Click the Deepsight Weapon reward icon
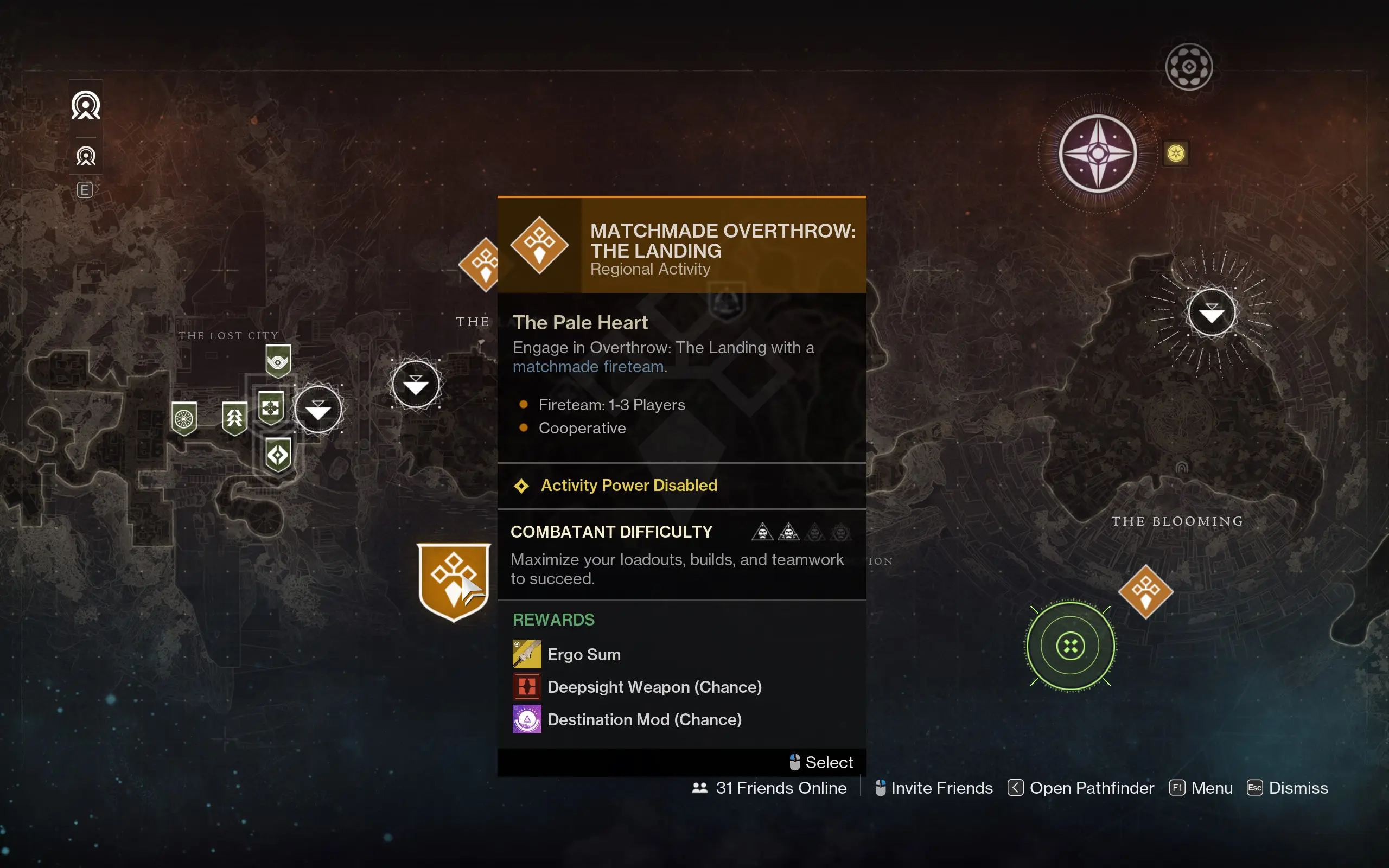This screenshot has height=868, width=1389. coord(526,686)
